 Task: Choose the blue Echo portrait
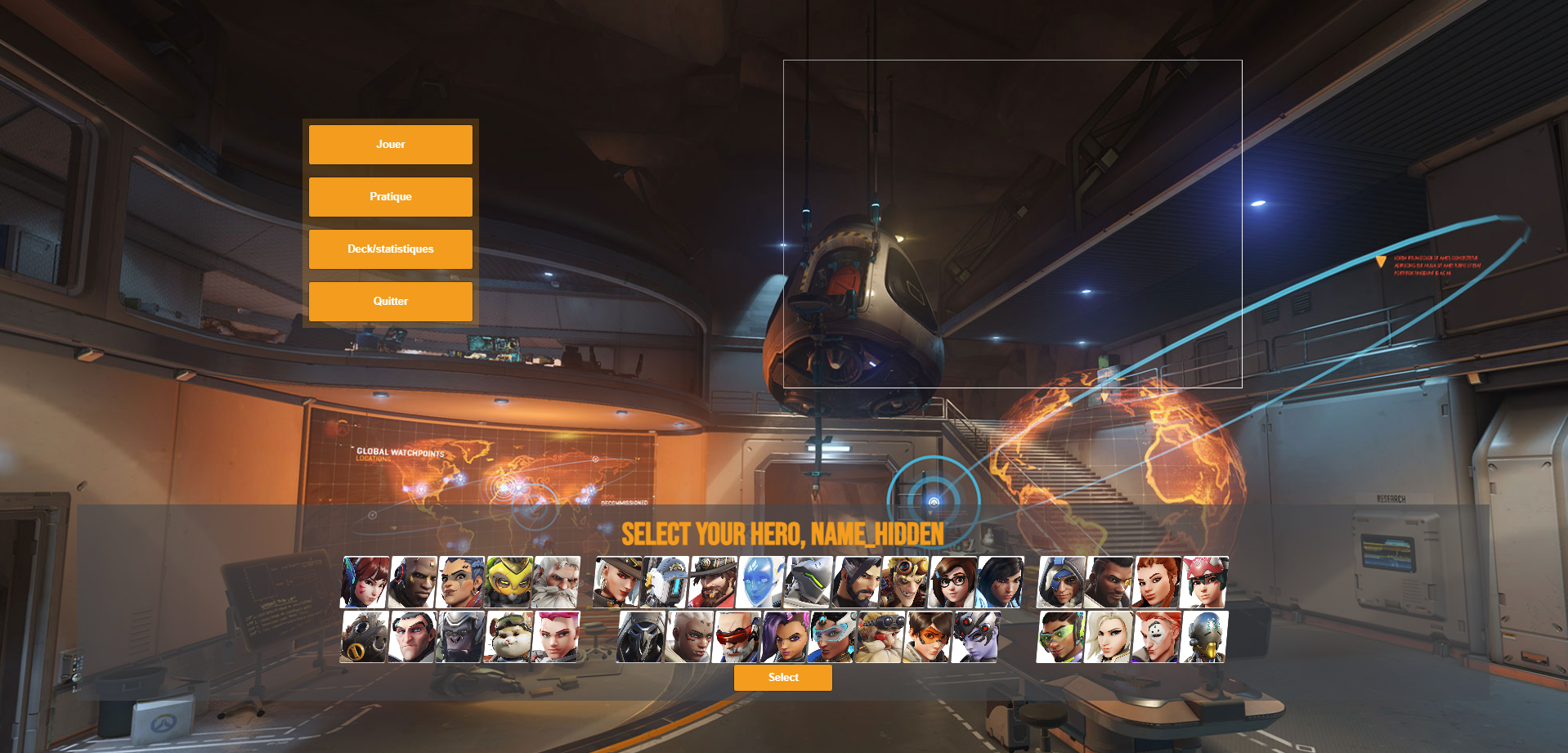point(760,582)
